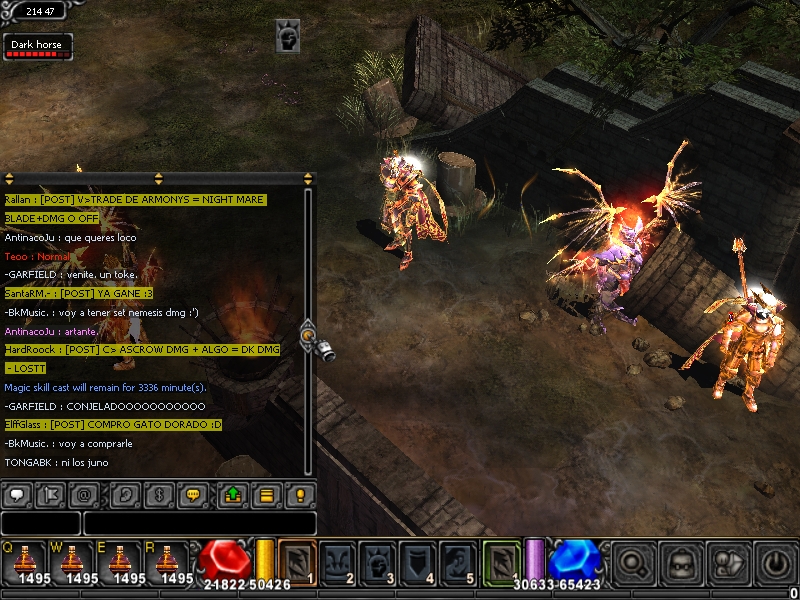This screenshot has width=800, height=600.
Task: Open the magnifying glass search button
Action: [634, 561]
